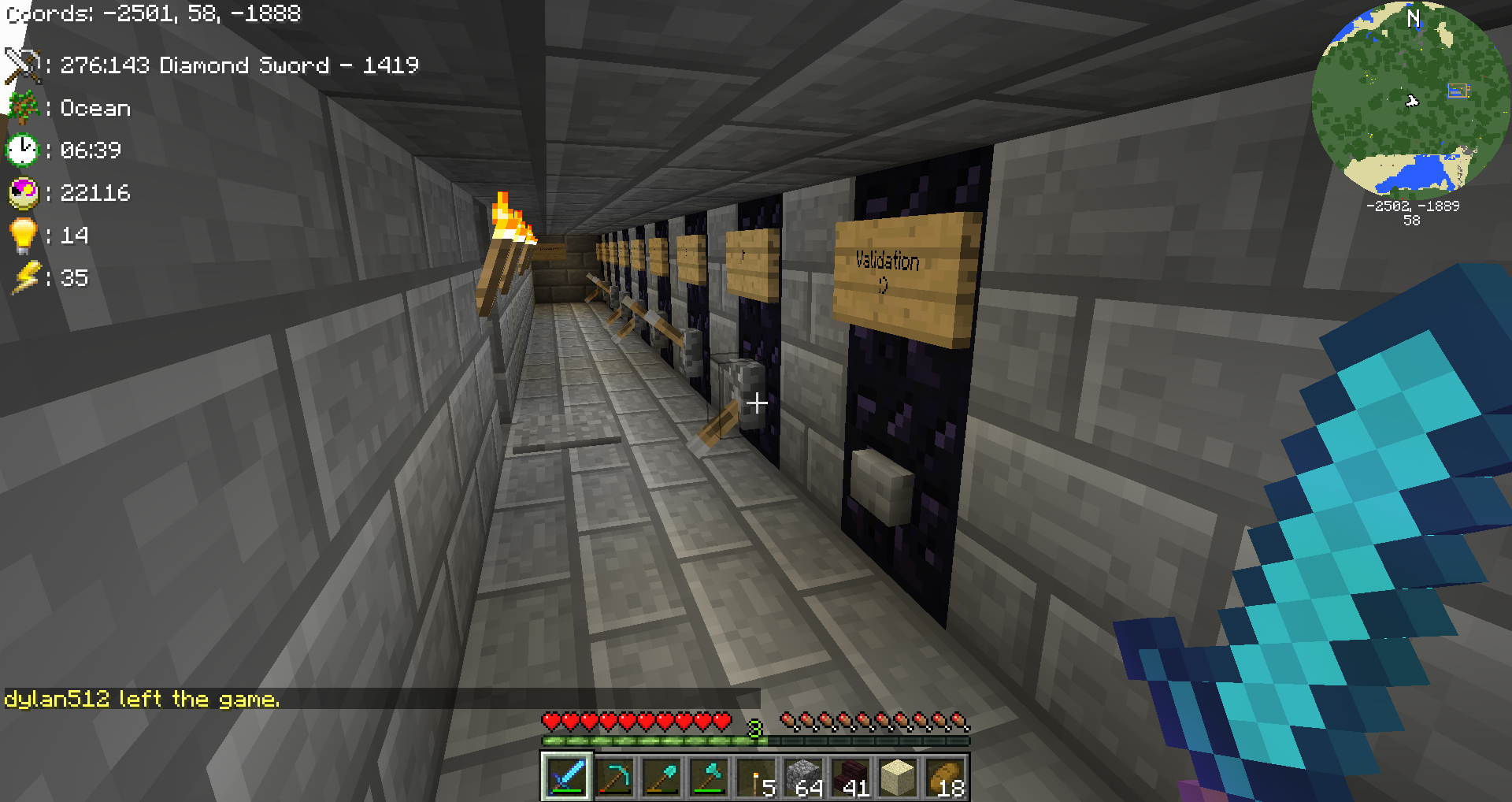Choose the nether brick stairs stack
1512x802 pixels.
coord(850,777)
